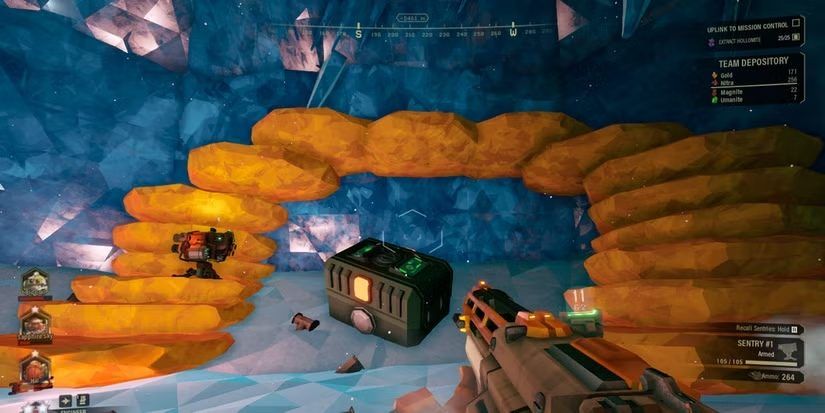Select the bottom teammate portrait above the player's own

(x=33, y=366)
